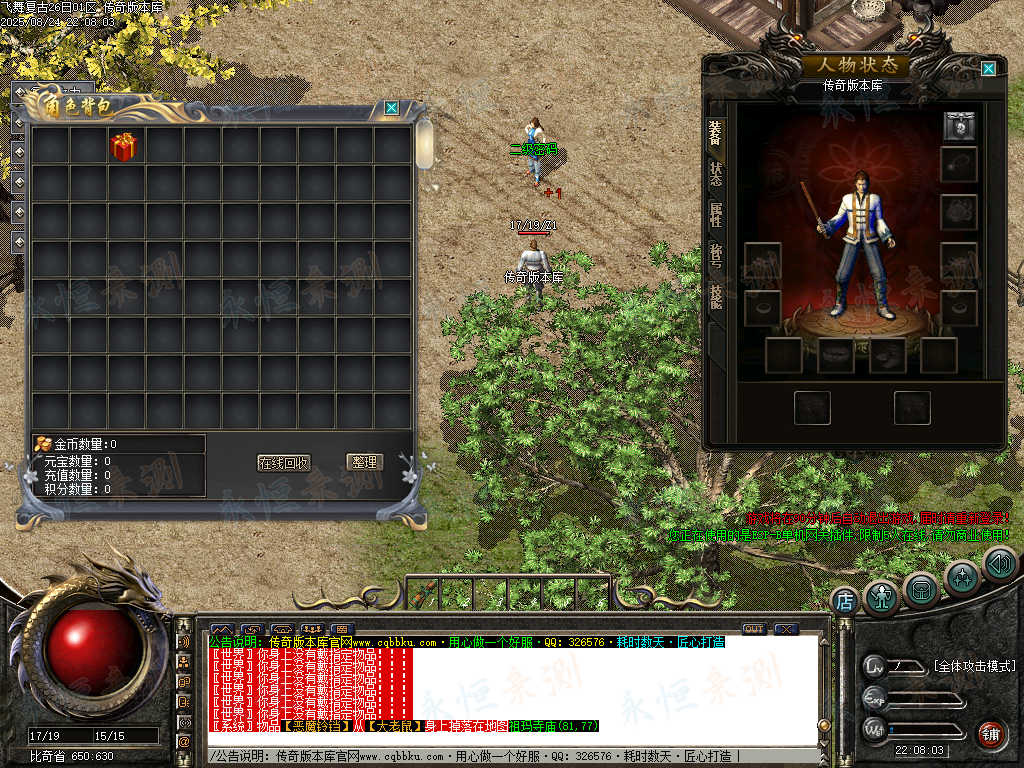Toggle the sound speaker button
This screenshot has width=1024, height=768.
(x=998, y=563)
